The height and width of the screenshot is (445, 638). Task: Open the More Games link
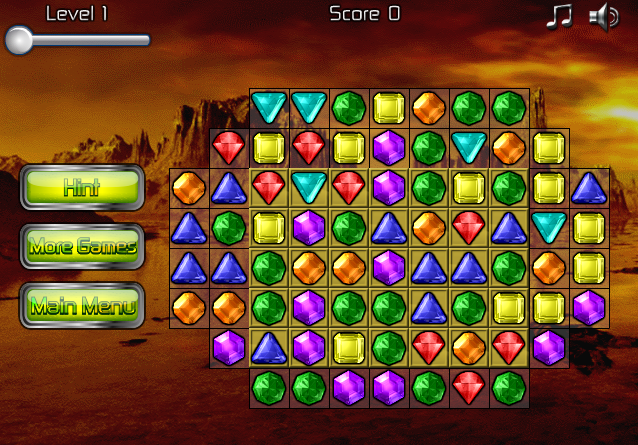[82, 246]
